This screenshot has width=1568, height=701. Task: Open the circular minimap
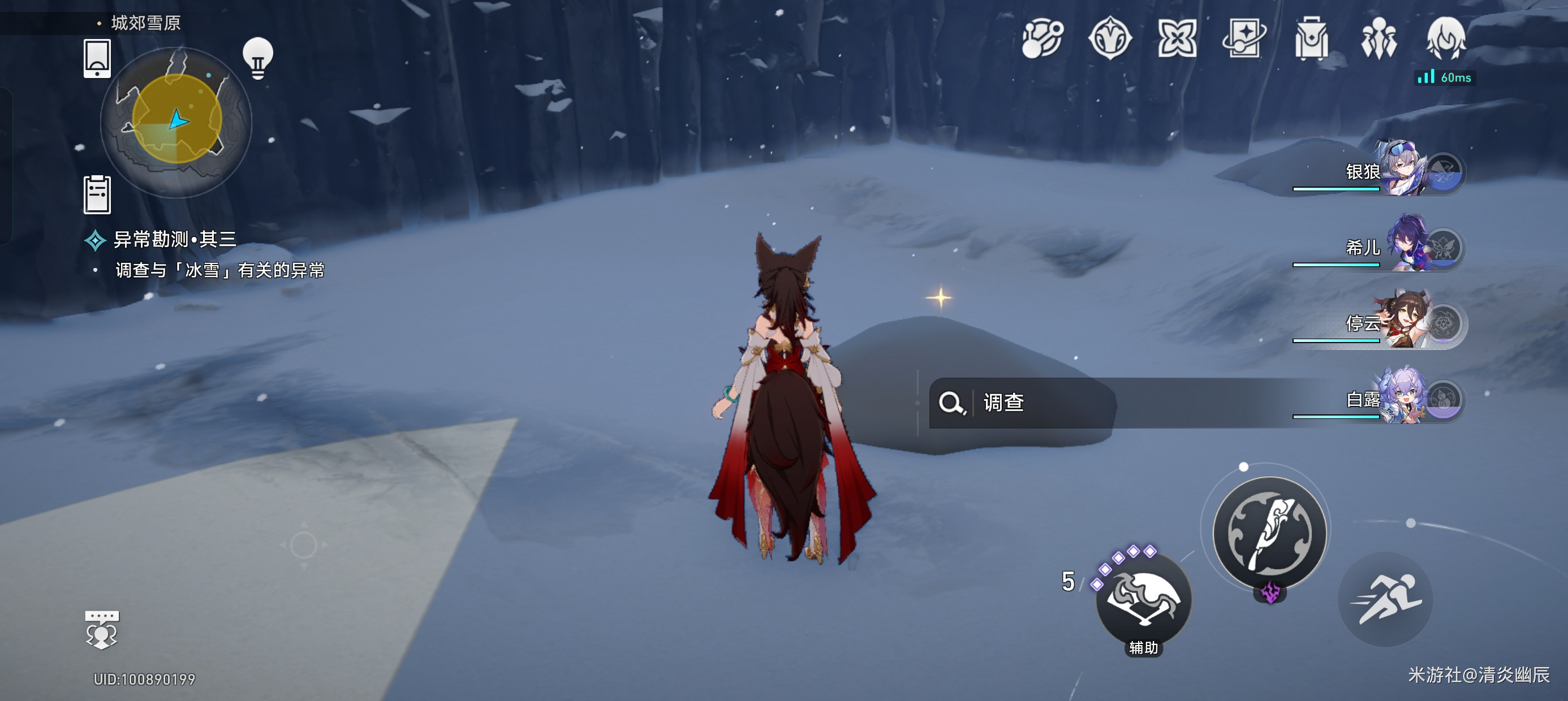coord(176,120)
